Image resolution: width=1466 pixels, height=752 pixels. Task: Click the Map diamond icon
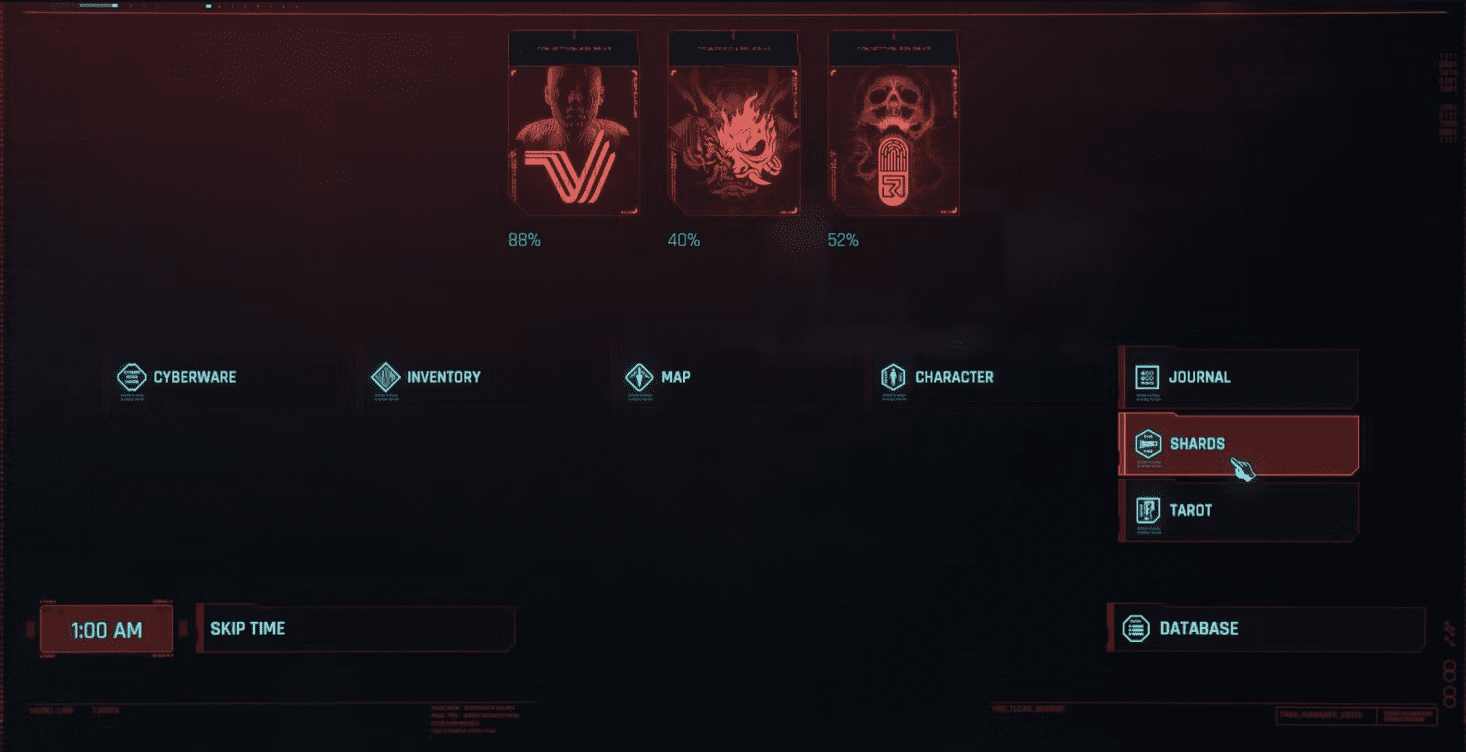(641, 377)
